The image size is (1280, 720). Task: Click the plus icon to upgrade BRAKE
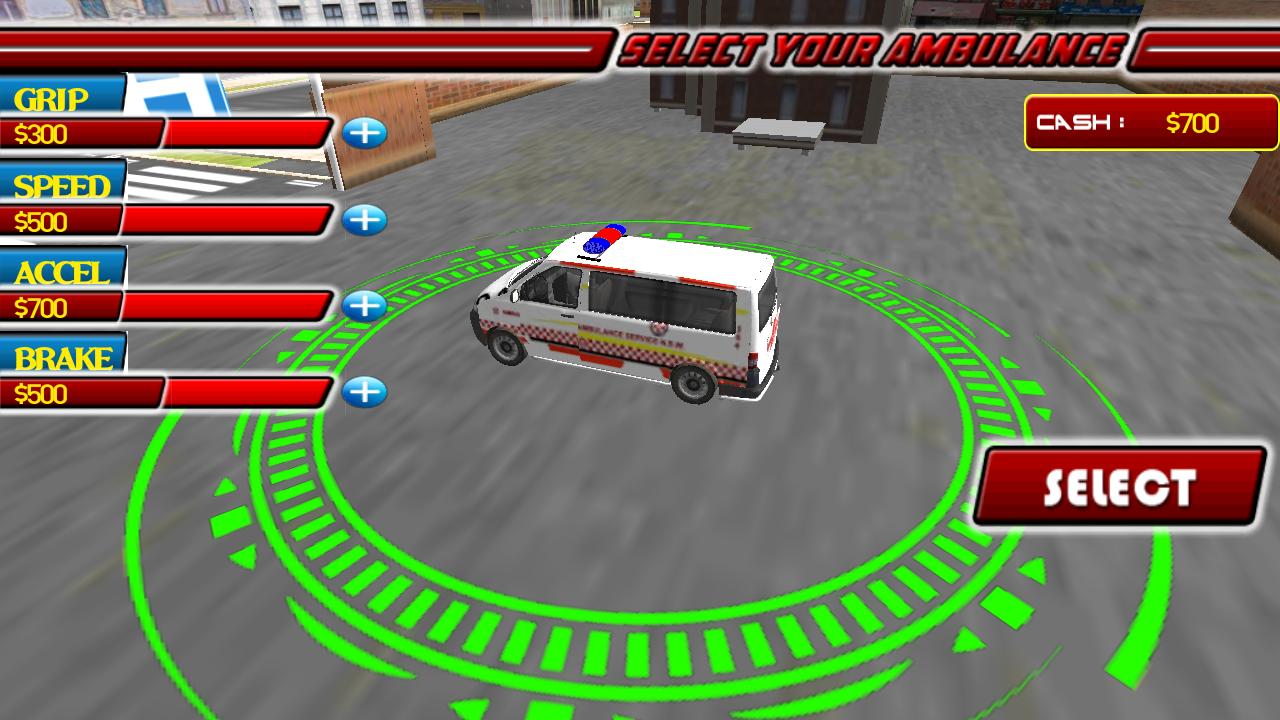(365, 393)
